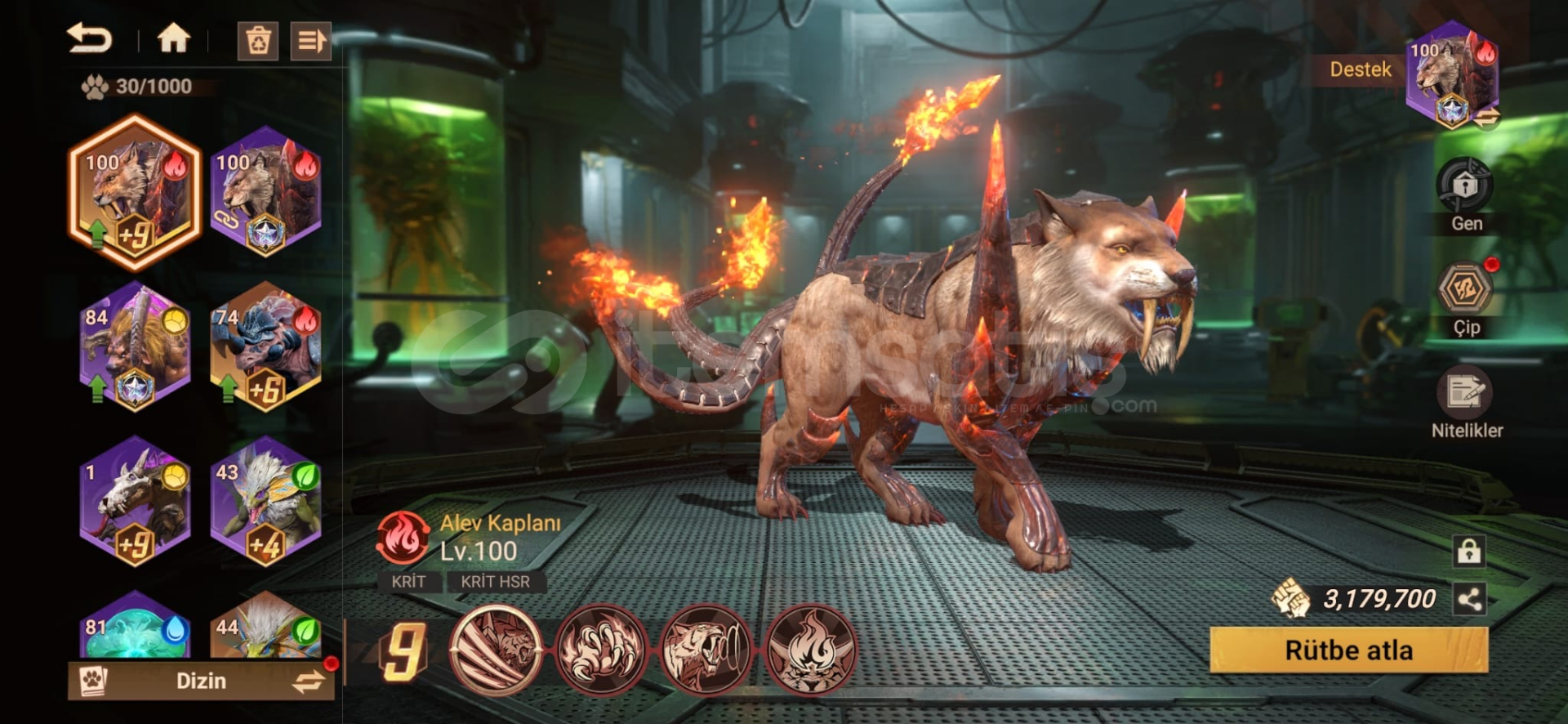The width and height of the screenshot is (1568, 724).
Task: Open the recycle bin button
Action: point(258,41)
